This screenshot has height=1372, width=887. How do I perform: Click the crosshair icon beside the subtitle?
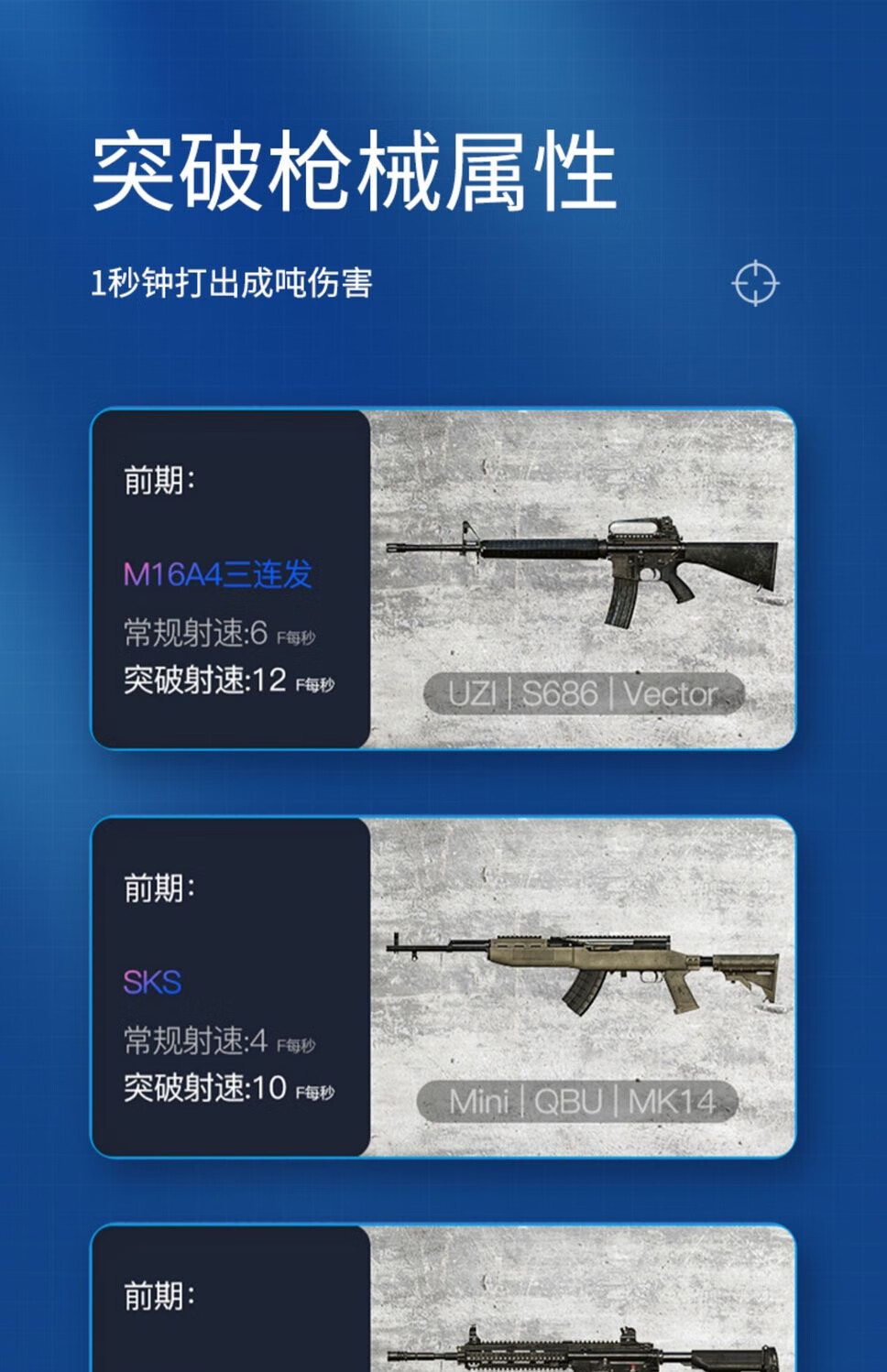tap(755, 283)
